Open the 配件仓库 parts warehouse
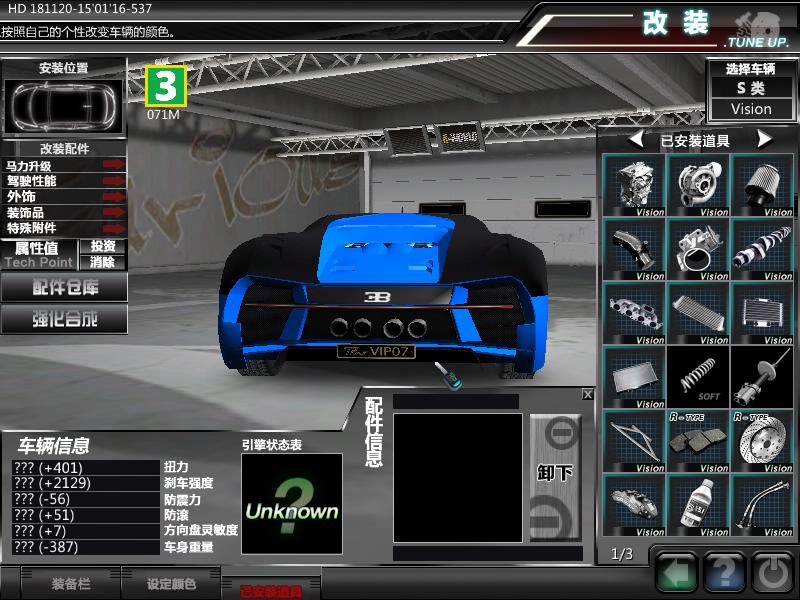Screen dimensions: 800x600 click(64, 288)
